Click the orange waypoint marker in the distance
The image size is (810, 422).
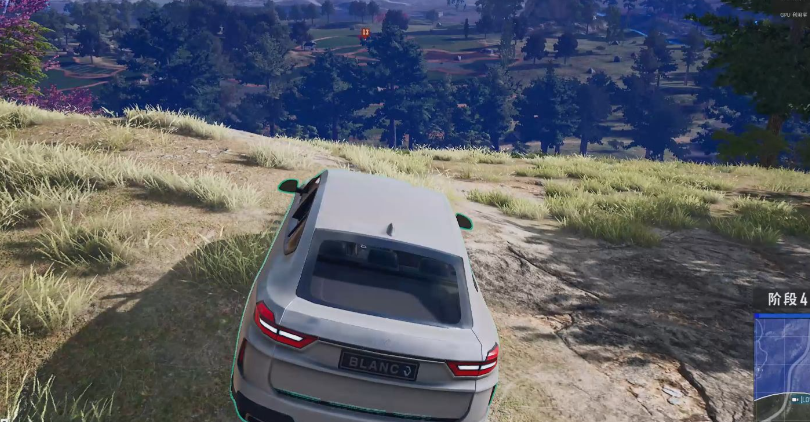pos(365,34)
